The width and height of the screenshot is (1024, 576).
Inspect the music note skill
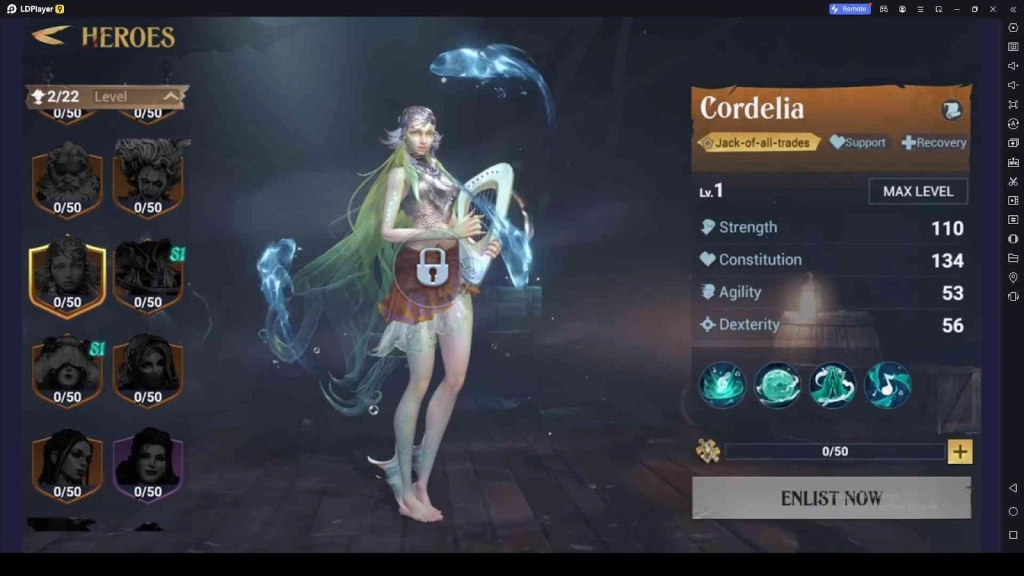(x=887, y=385)
